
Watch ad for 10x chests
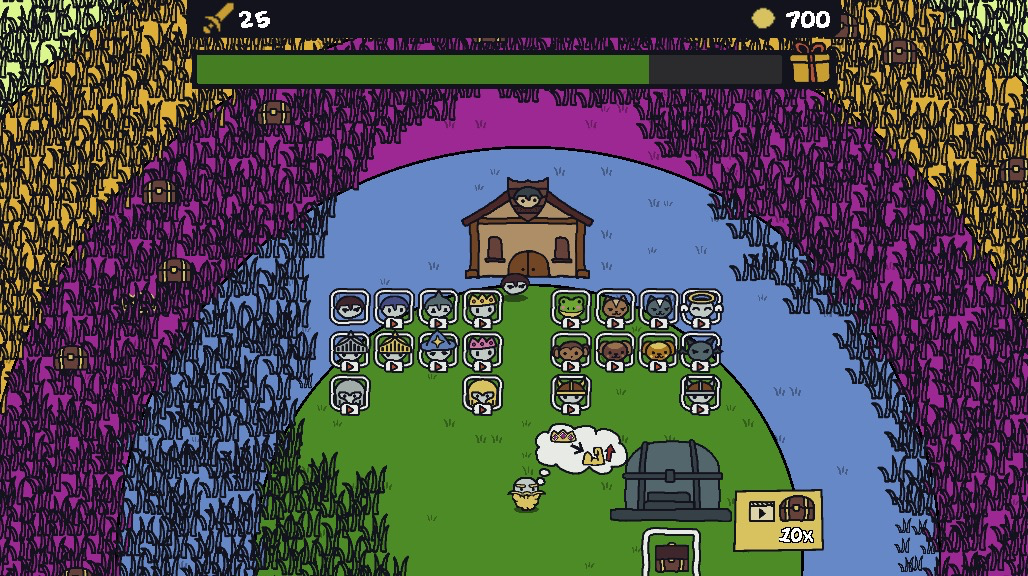click(x=779, y=519)
